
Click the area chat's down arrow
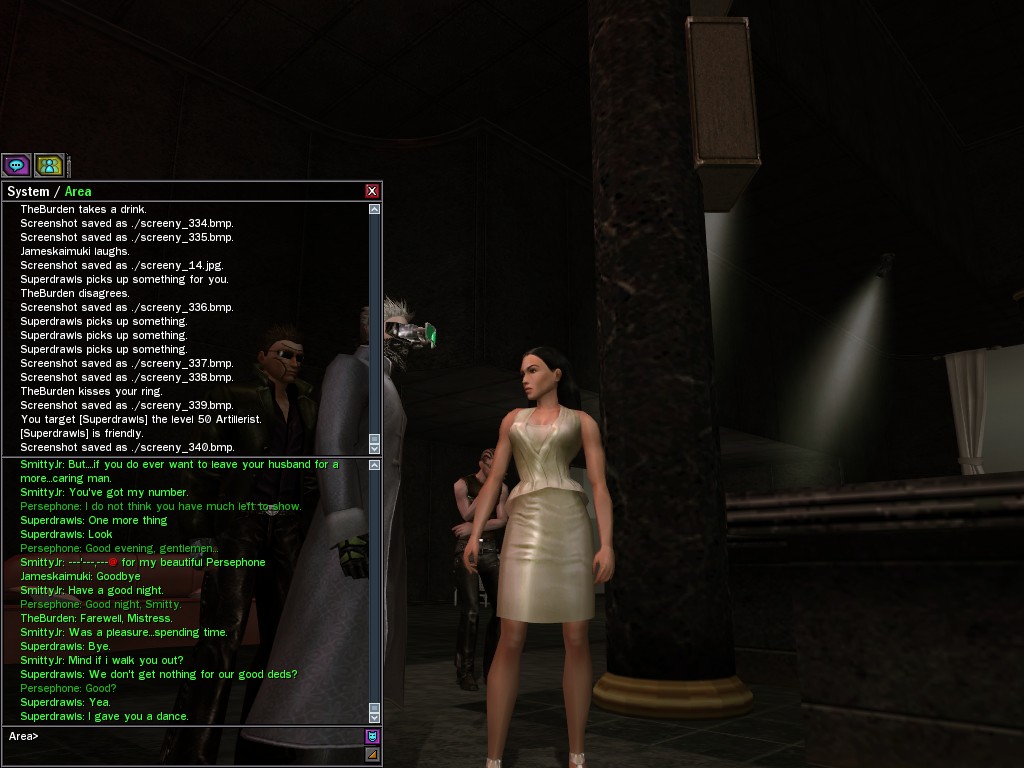point(375,717)
